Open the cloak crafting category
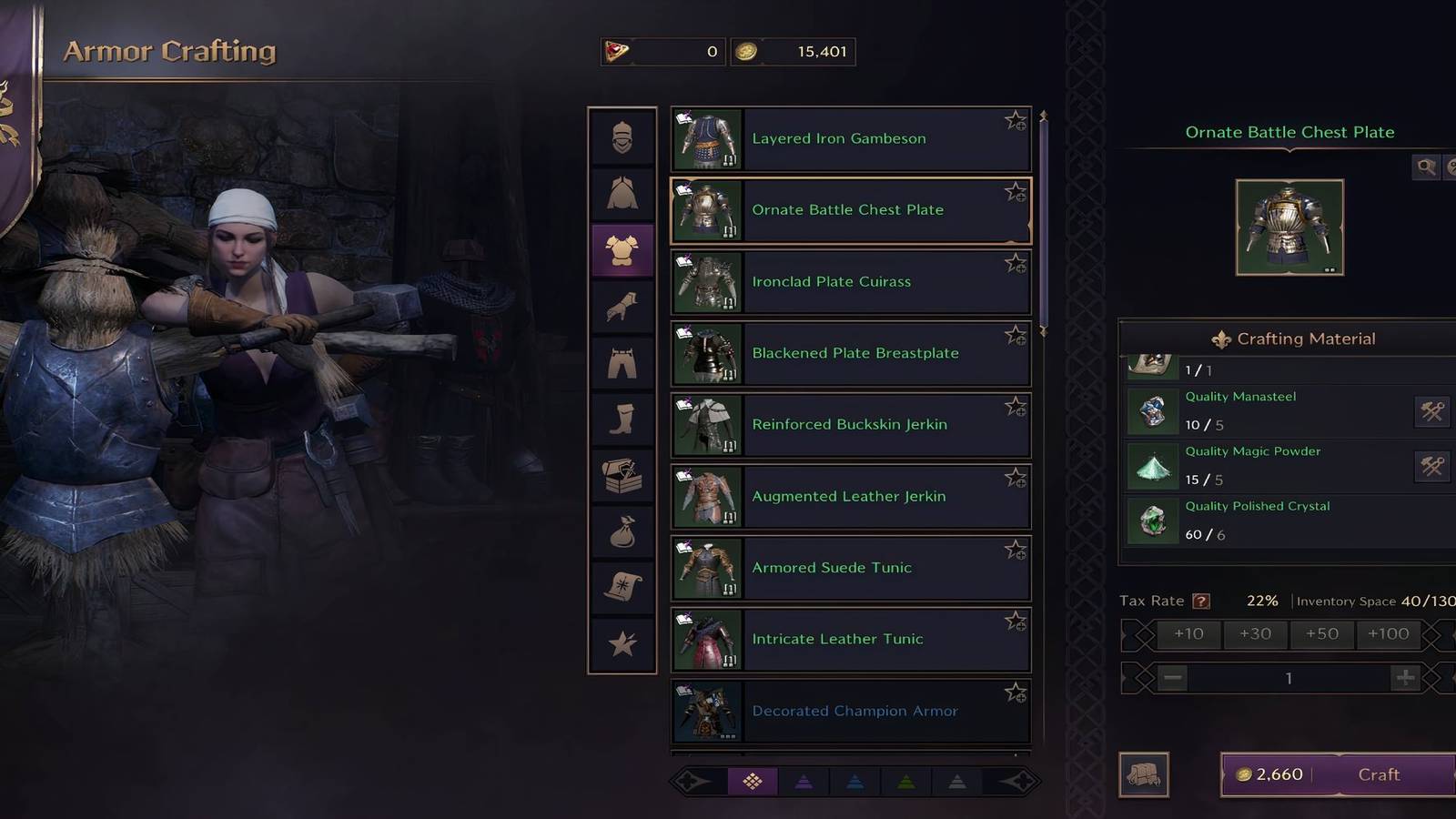Screen dimensions: 1456x819 click(622, 193)
